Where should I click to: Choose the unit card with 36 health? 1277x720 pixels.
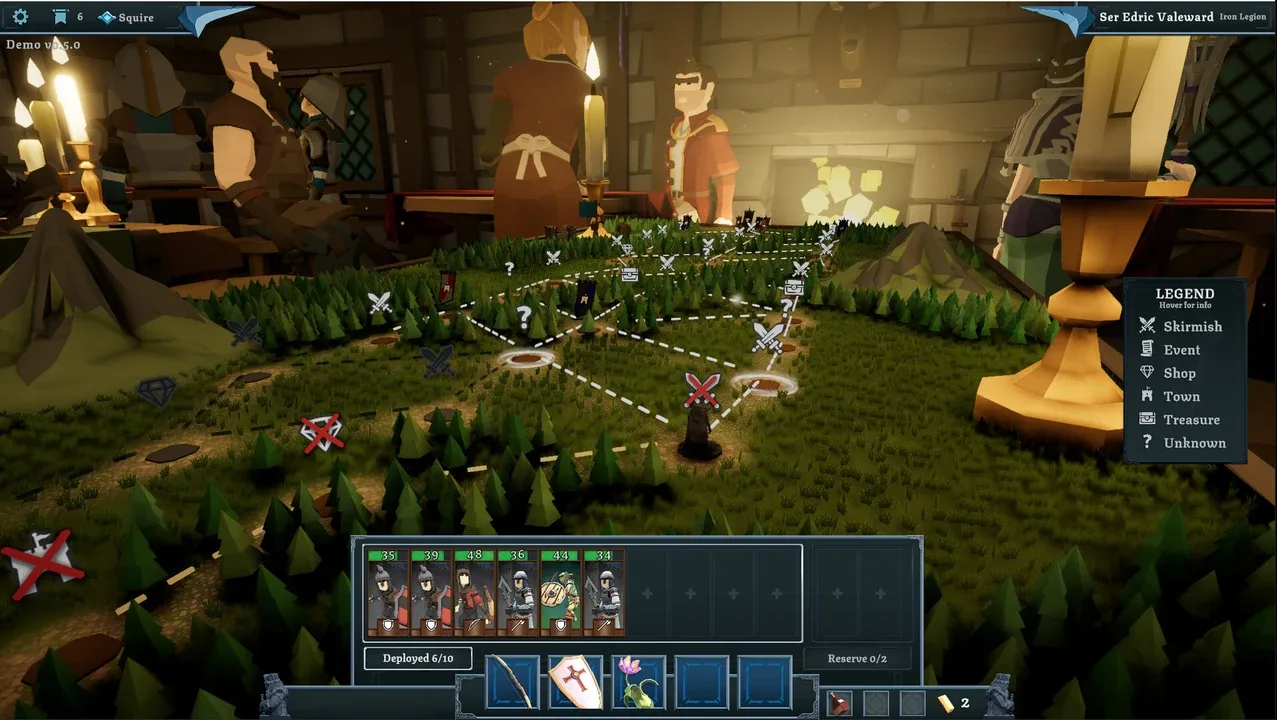click(517, 592)
